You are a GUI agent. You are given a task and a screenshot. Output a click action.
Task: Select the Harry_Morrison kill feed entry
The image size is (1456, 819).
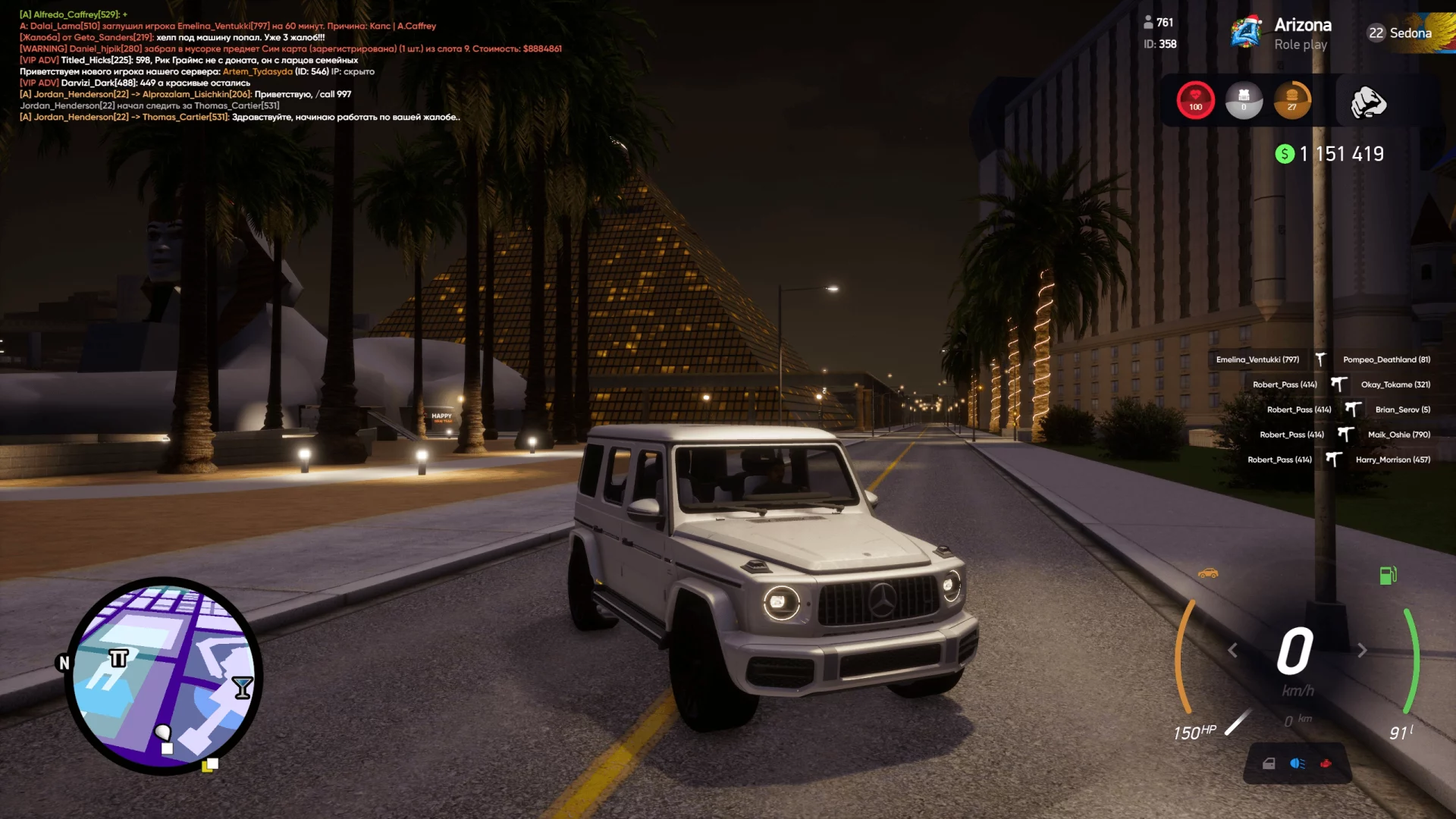1392,460
